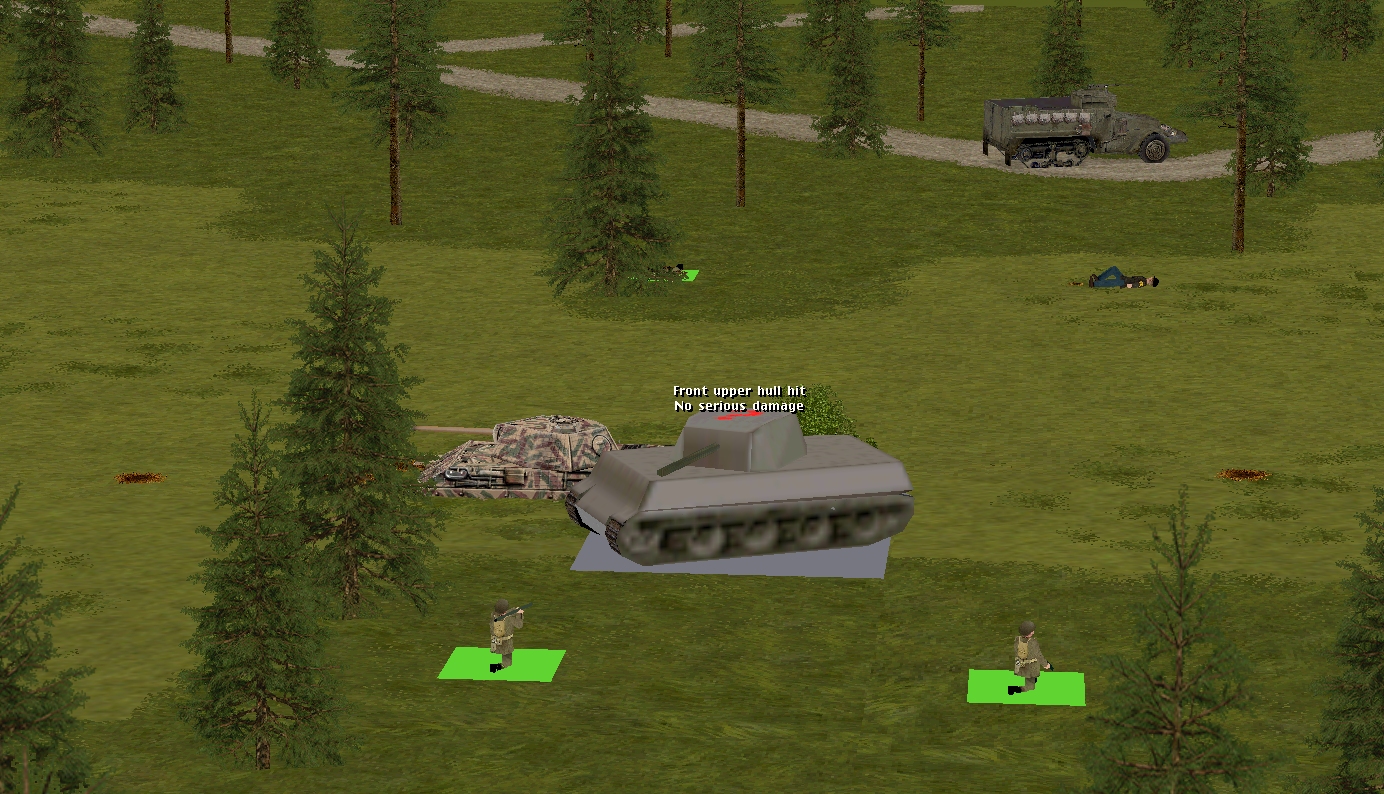Select the bazooka soldier on a green base

click(502, 636)
